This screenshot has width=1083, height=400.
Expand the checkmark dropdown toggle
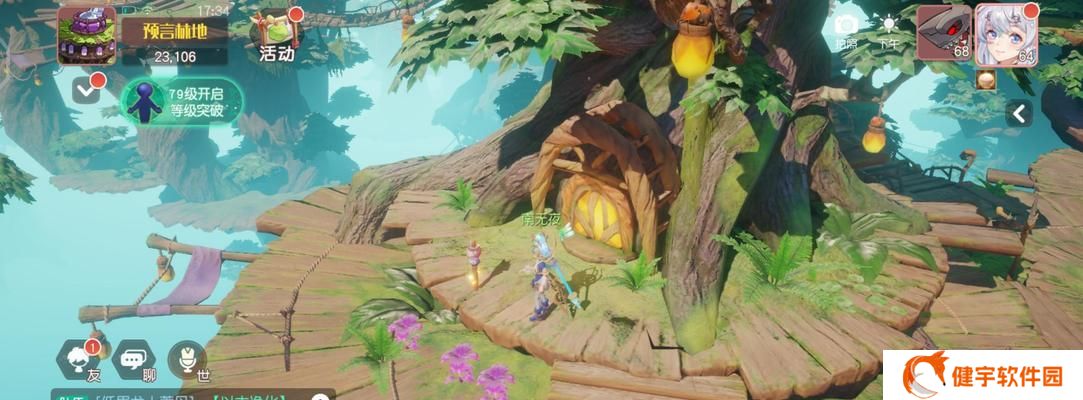coord(87,92)
